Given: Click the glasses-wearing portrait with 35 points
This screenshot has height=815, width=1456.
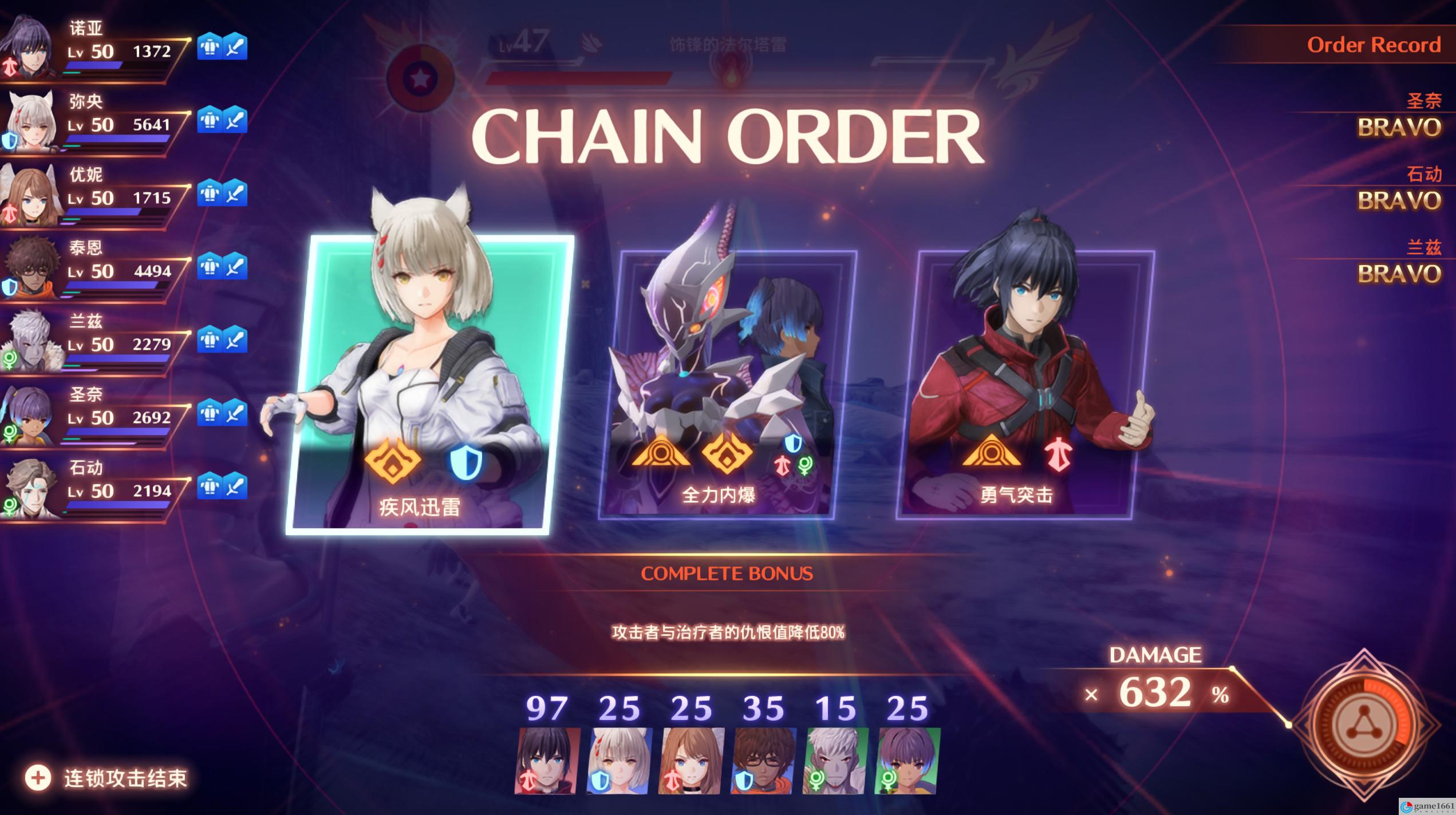Looking at the screenshot, I should (763, 761).
